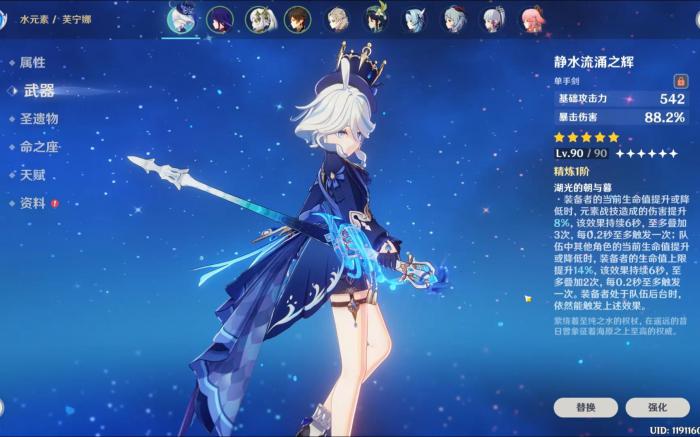Open the 属性 attributes section
The height and width of the screenshot is (437, 700).
[32, 62]
